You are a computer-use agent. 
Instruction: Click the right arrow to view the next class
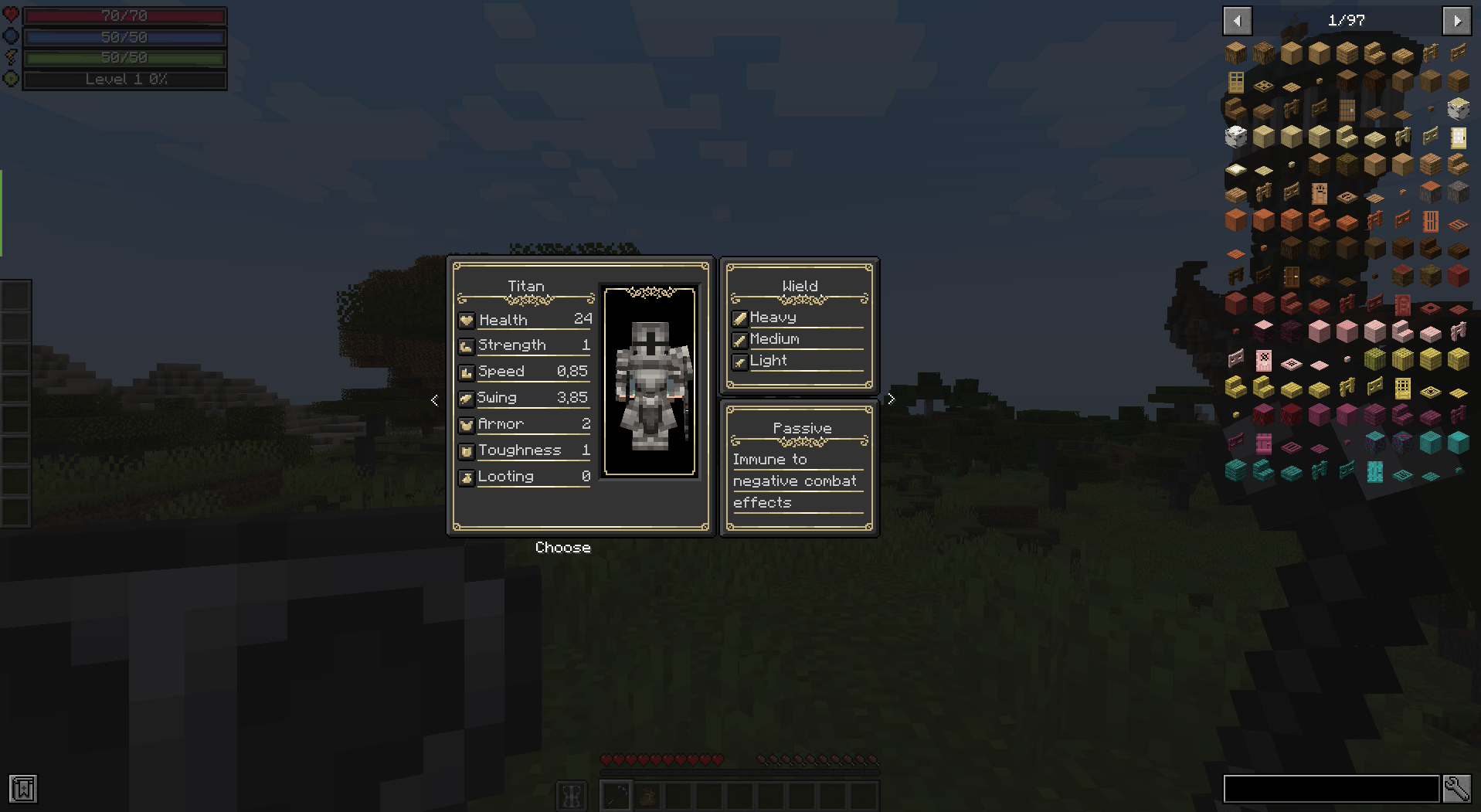890,399
